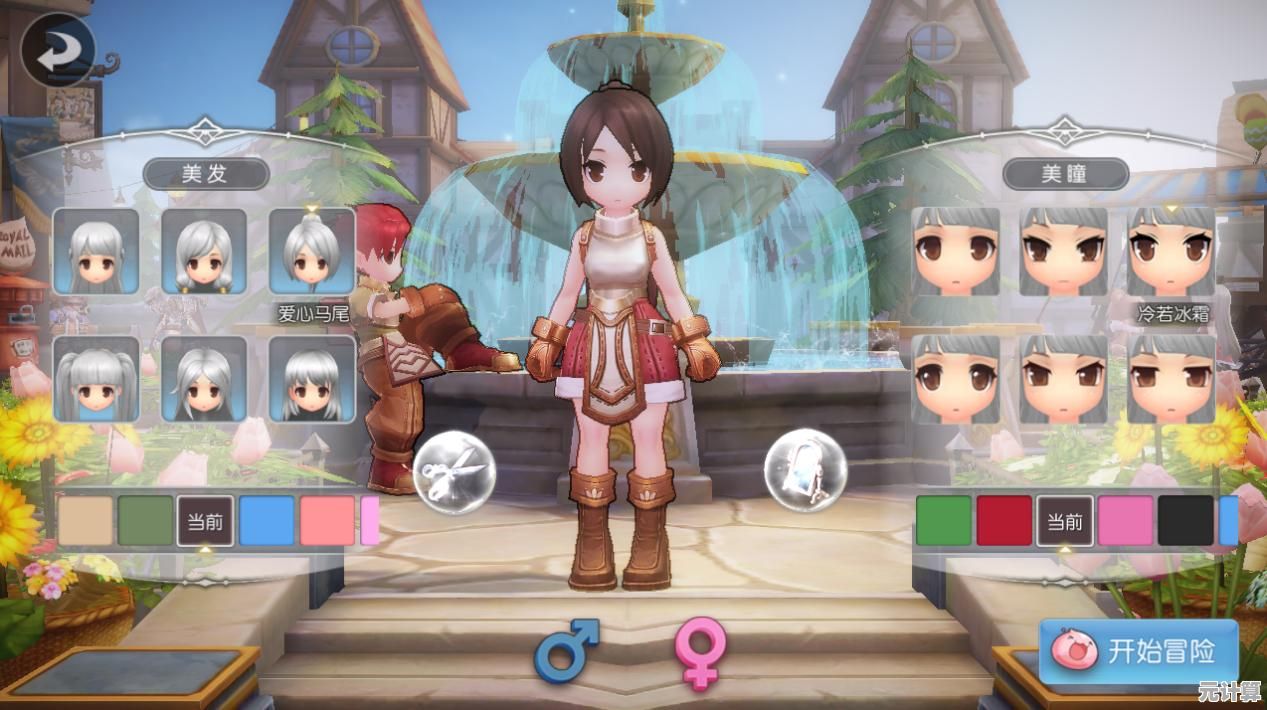Choose the twin-tails hairstyle thumbnail
The height and width of the screenshot is (710, 1267).
[x=96, y=378]
